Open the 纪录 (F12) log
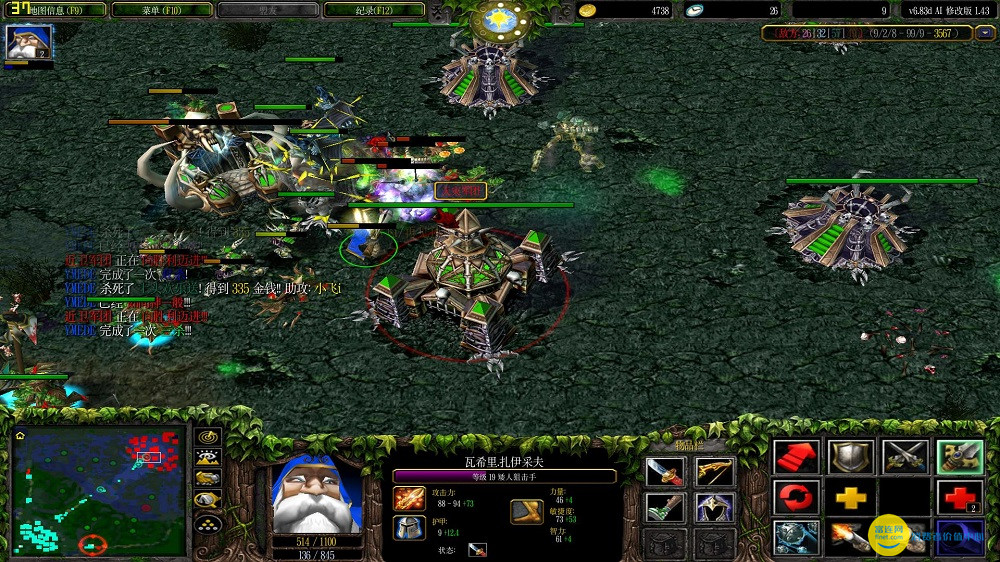This screenshot has width=1000, height=562. (374, 10)
